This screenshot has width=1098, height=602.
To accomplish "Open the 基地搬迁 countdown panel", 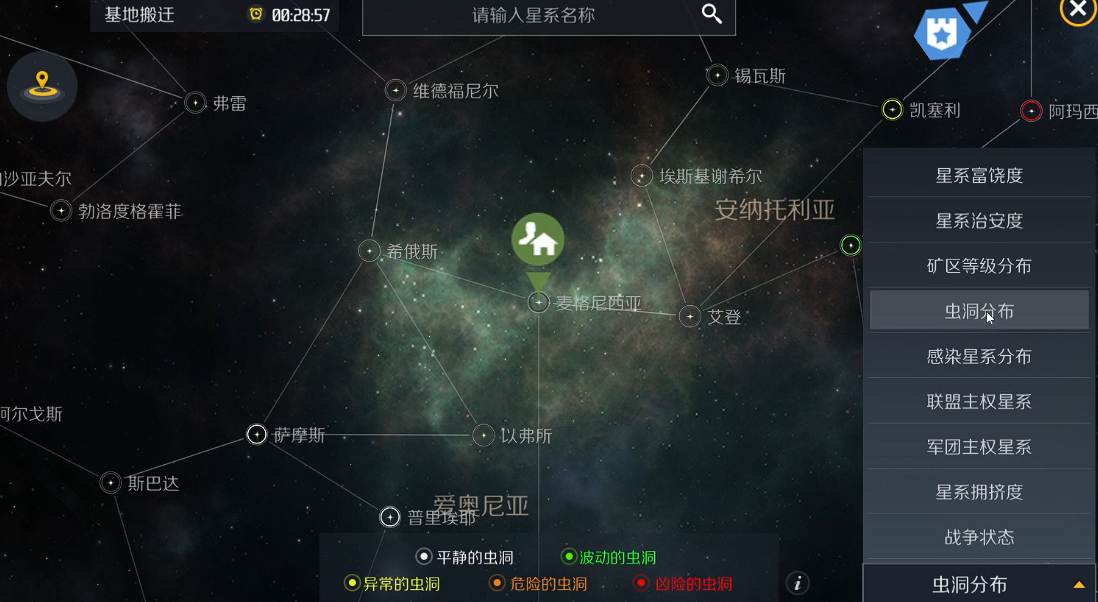I will (214, 15).
